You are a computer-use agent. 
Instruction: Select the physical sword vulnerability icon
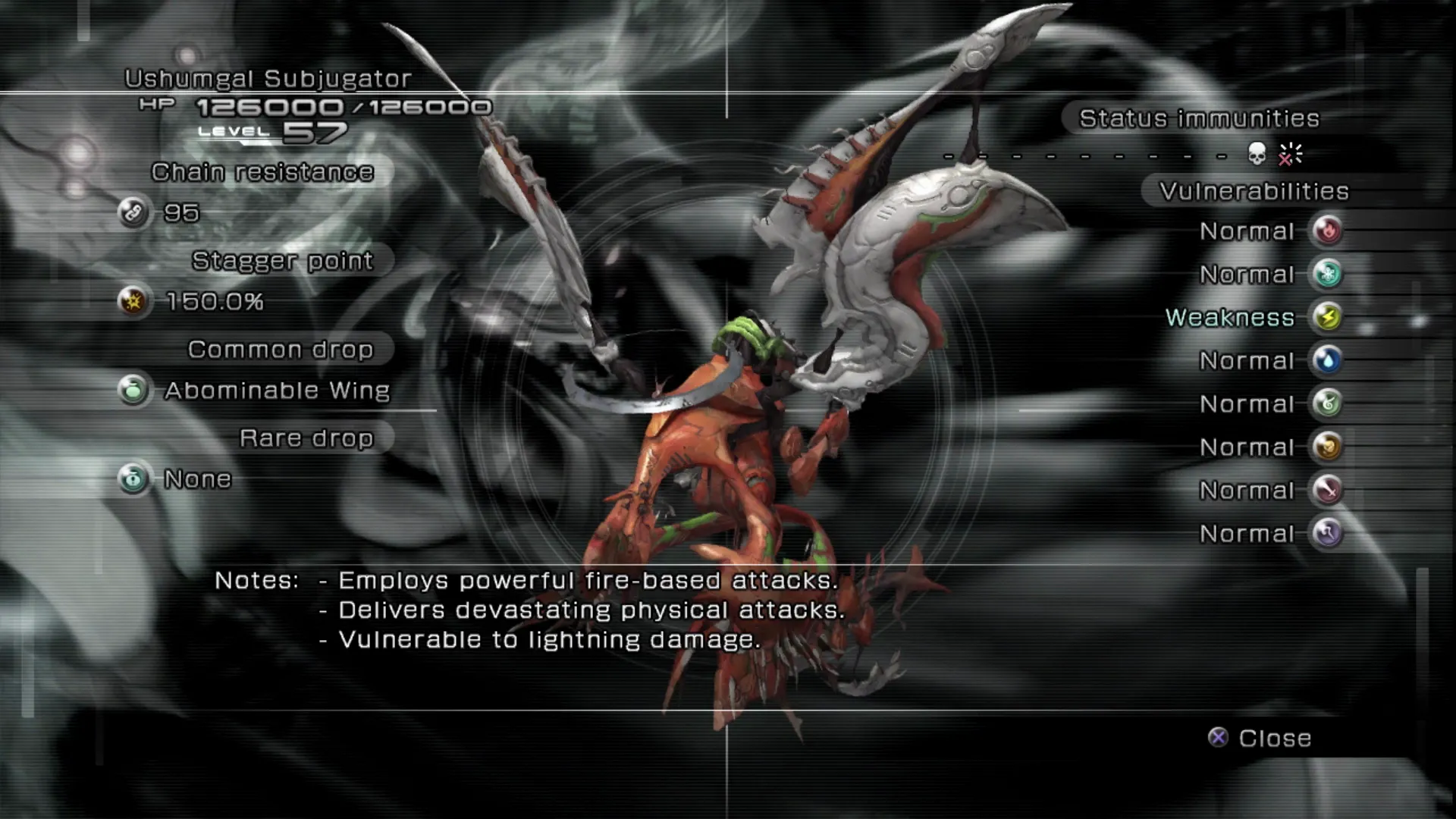tap(1328, 490)
